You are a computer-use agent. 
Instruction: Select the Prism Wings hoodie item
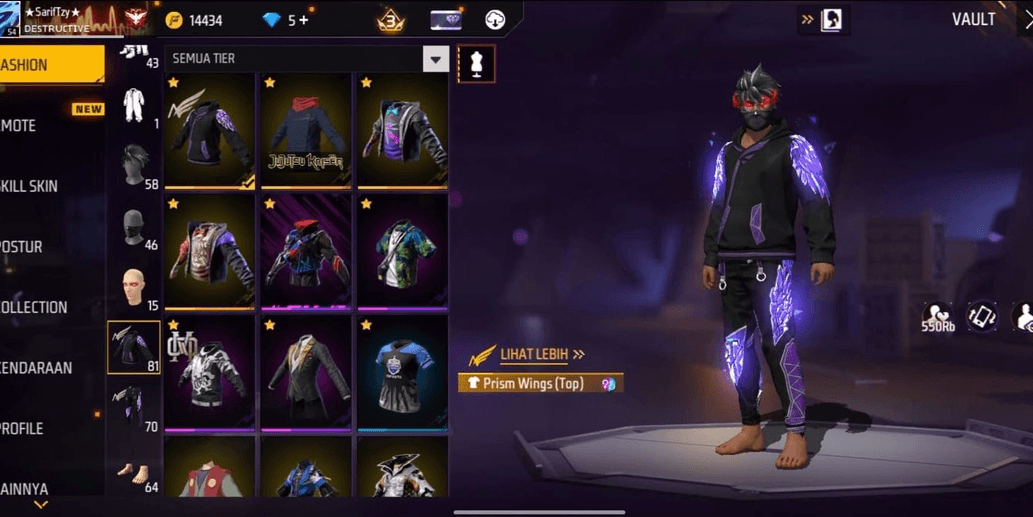pyautogui.click(x=210, y=131)
